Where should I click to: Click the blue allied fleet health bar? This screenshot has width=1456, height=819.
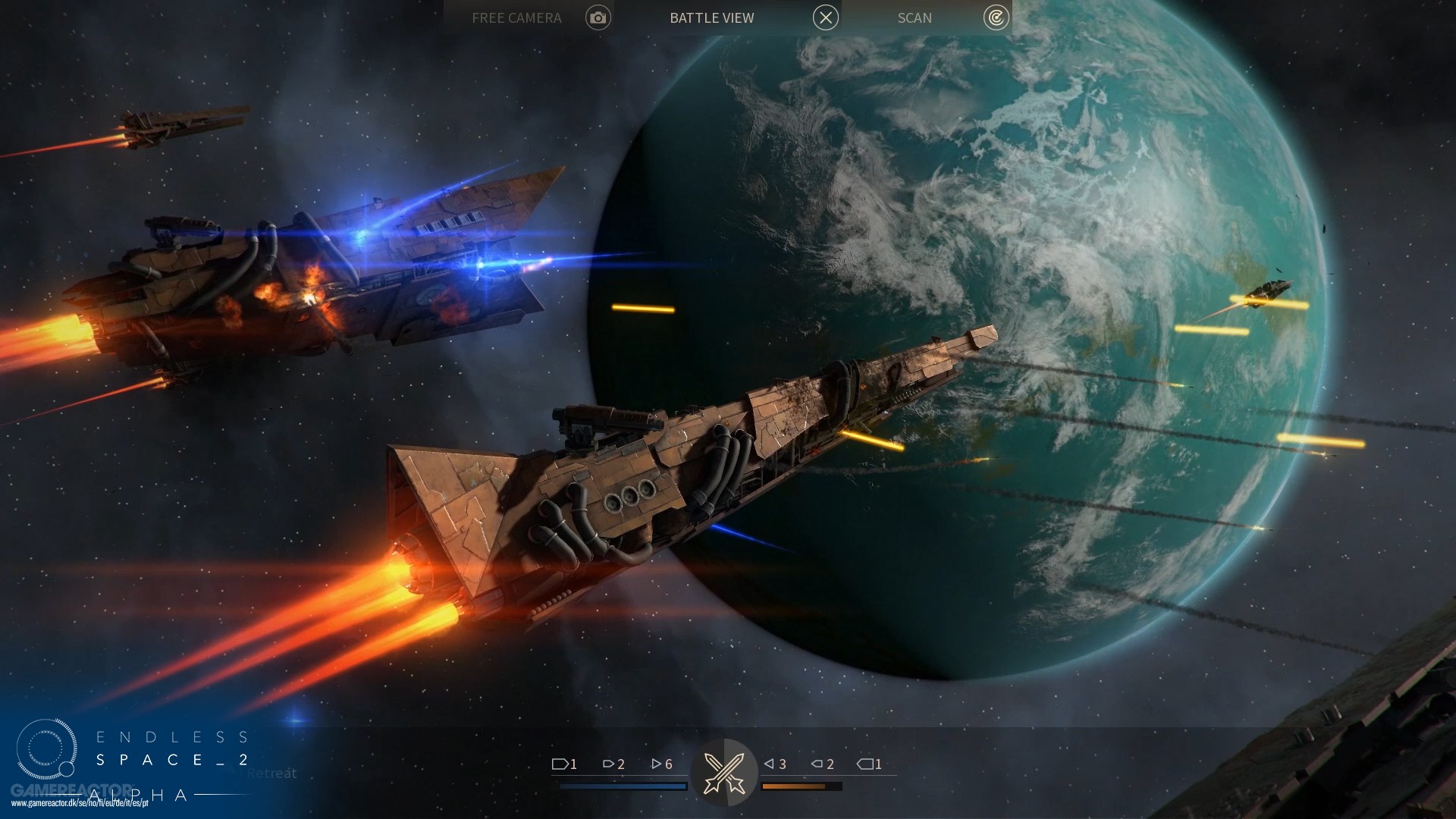pyautogui.click(x=622, y=787)
